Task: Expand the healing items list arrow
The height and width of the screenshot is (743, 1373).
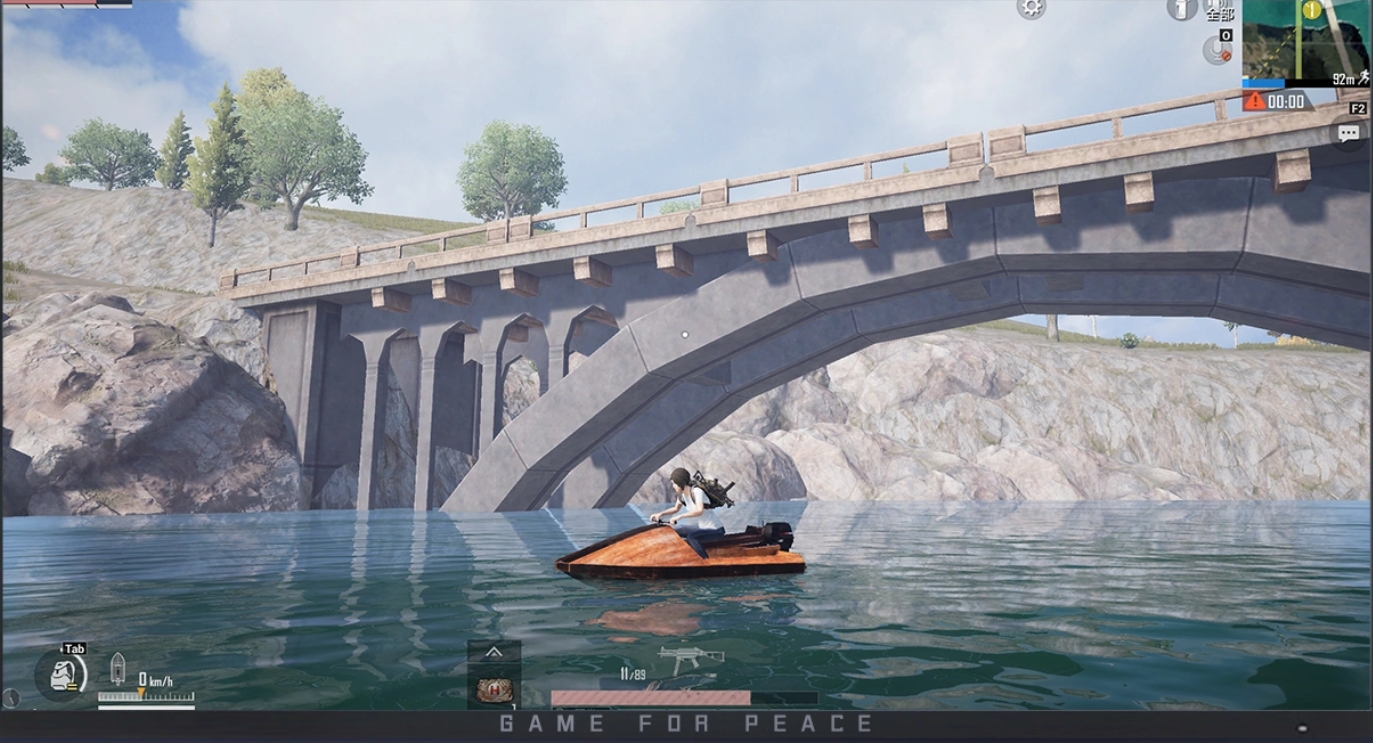Action: pos(494,652)
